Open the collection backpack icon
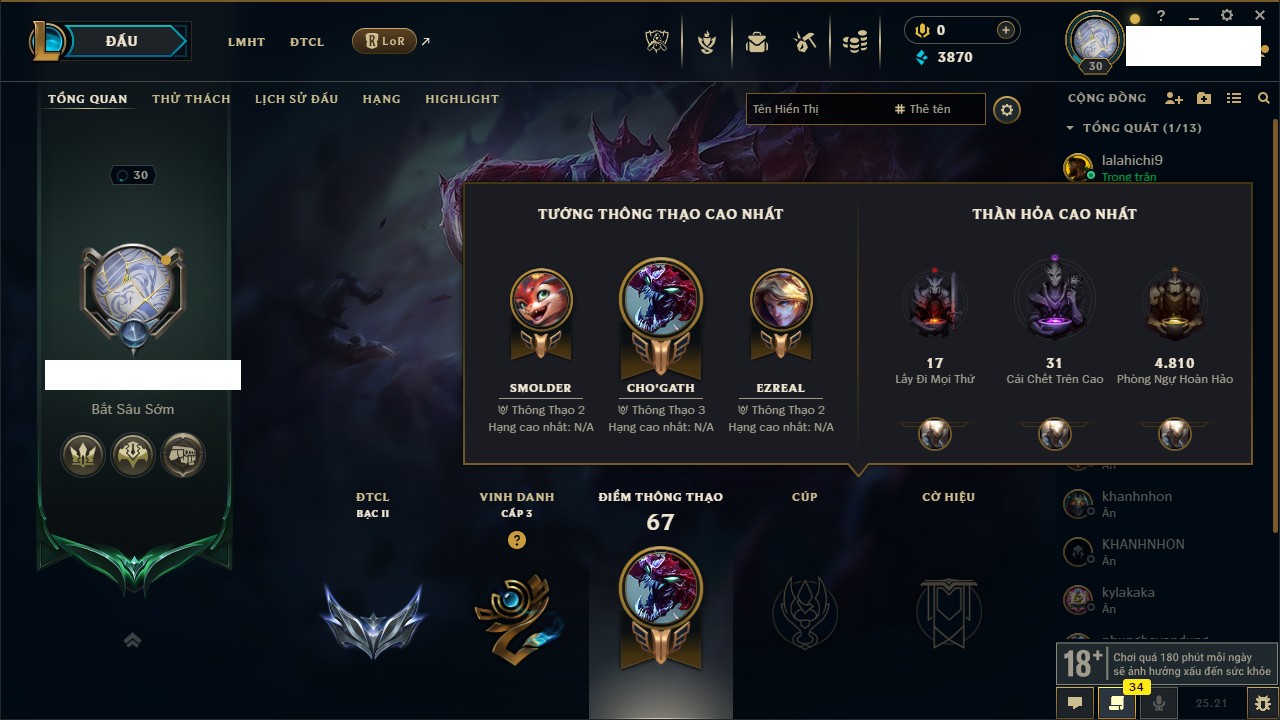The image size is (1280, 720). coord(757,42)
